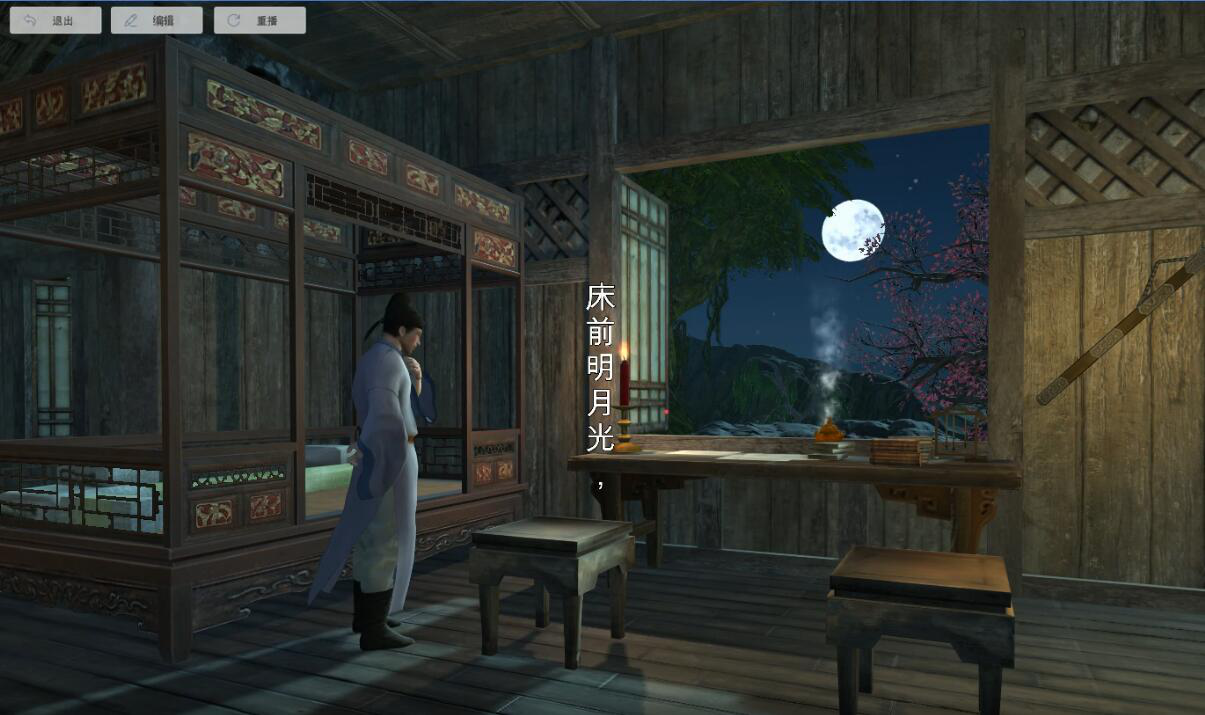
Task: Click the 退出 (Exit) button
Action: click(56, 20)
